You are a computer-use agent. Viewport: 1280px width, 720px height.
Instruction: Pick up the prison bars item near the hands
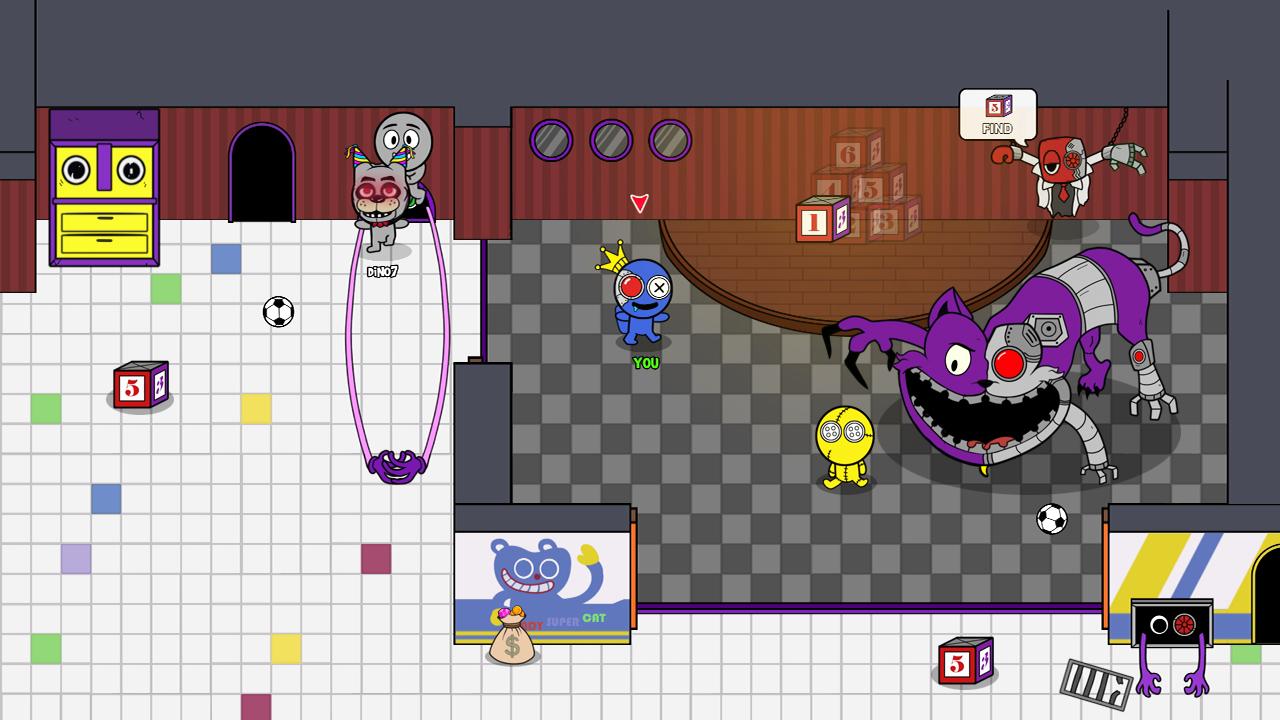[x=1098, y=685]
